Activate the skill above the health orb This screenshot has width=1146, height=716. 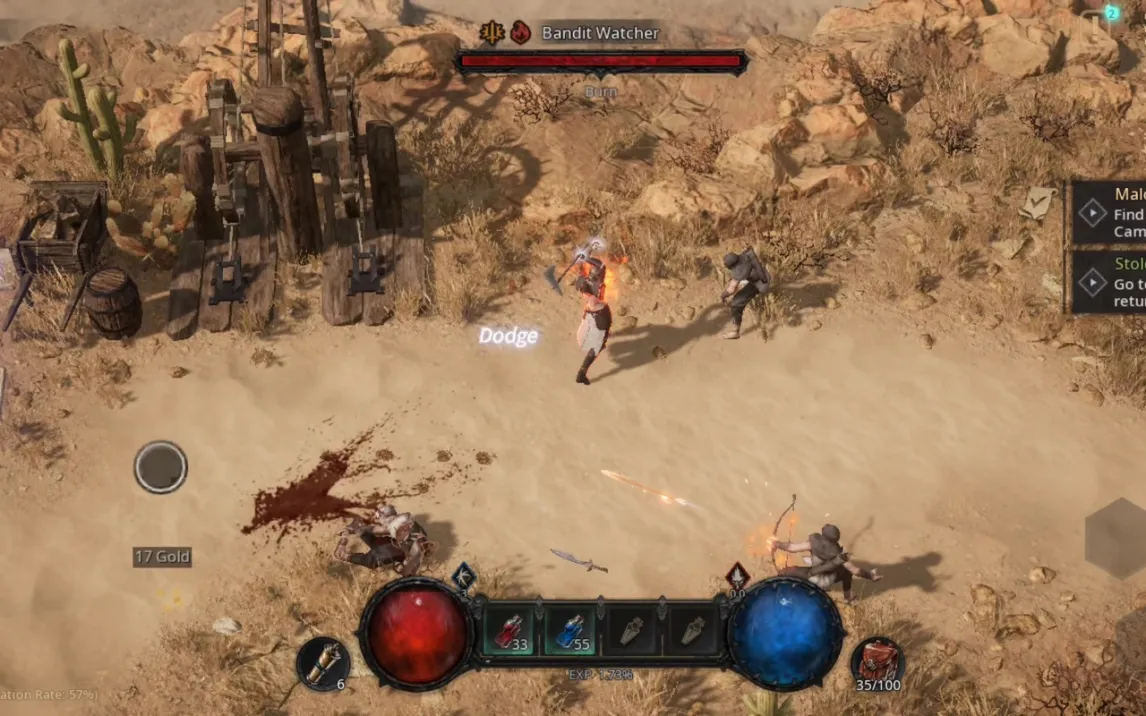point(463,576)
